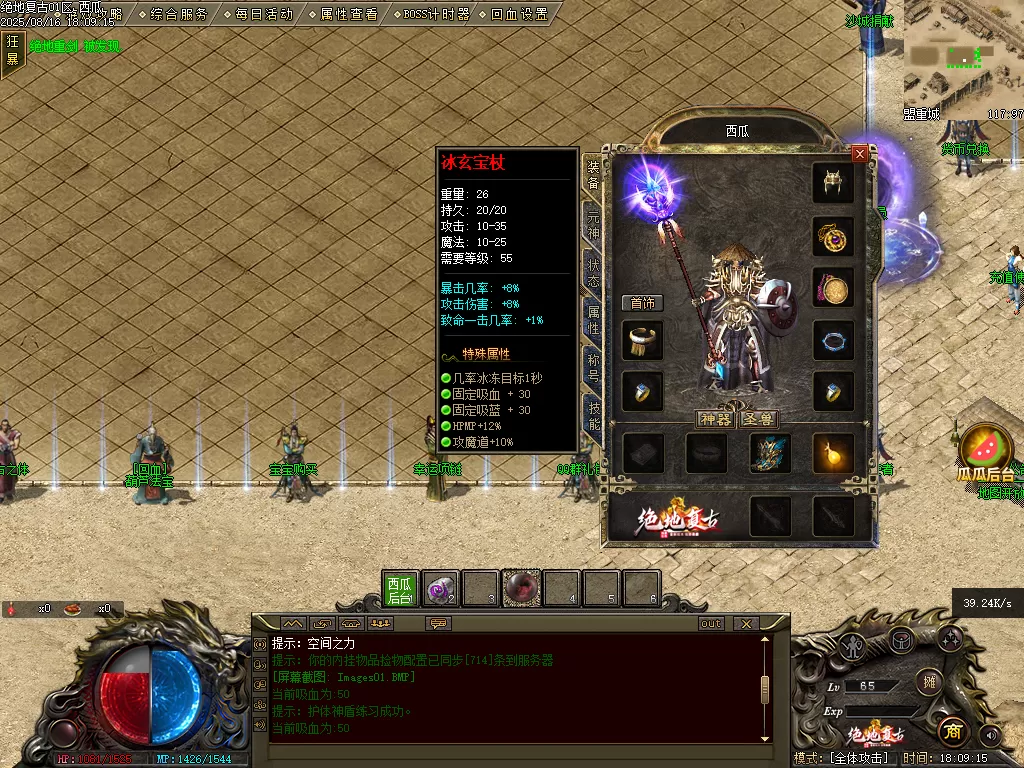Activate the 西瓜后台 green hotbar slot
This screenshot has width=1024, height=768.
pos(400,589)
